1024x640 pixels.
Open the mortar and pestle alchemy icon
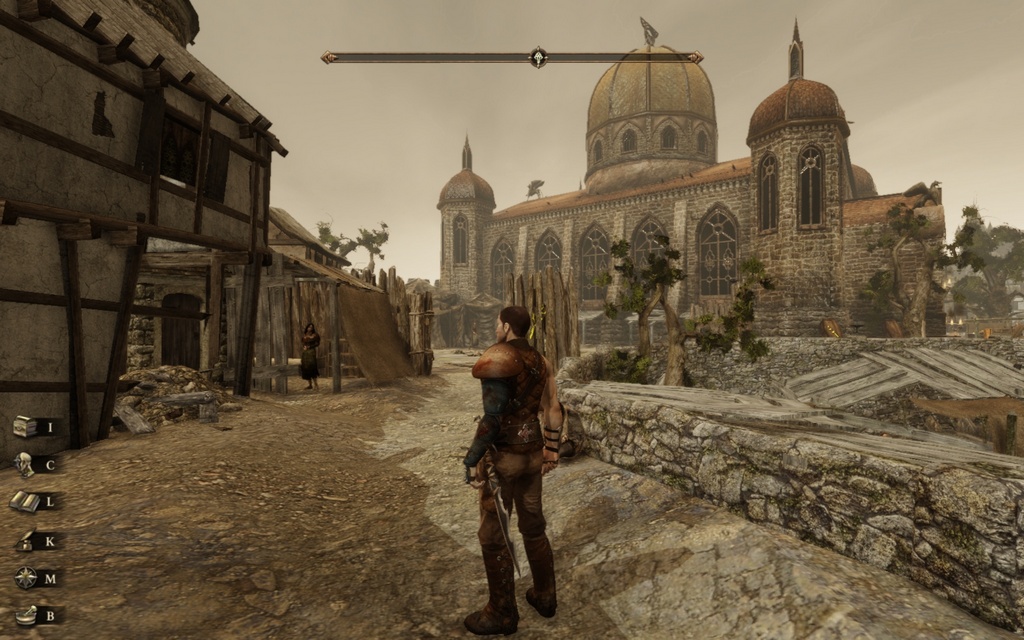click(26, 615)
